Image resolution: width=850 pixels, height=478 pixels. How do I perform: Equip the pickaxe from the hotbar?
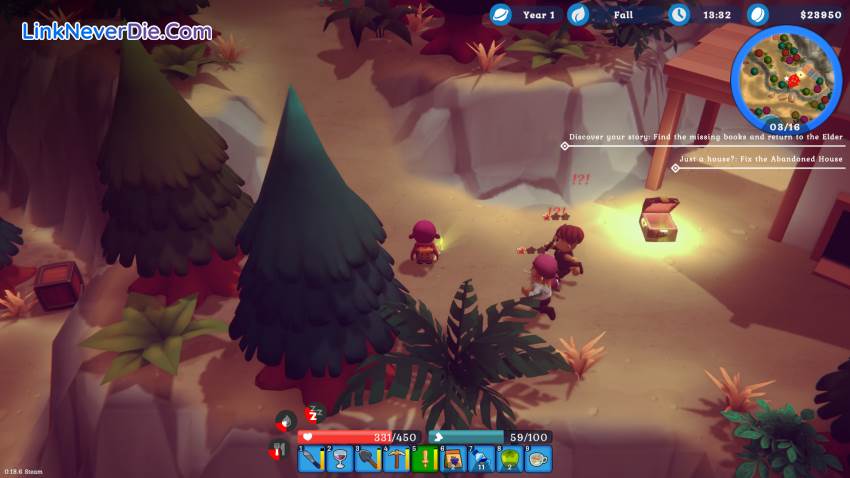point(397,459)
